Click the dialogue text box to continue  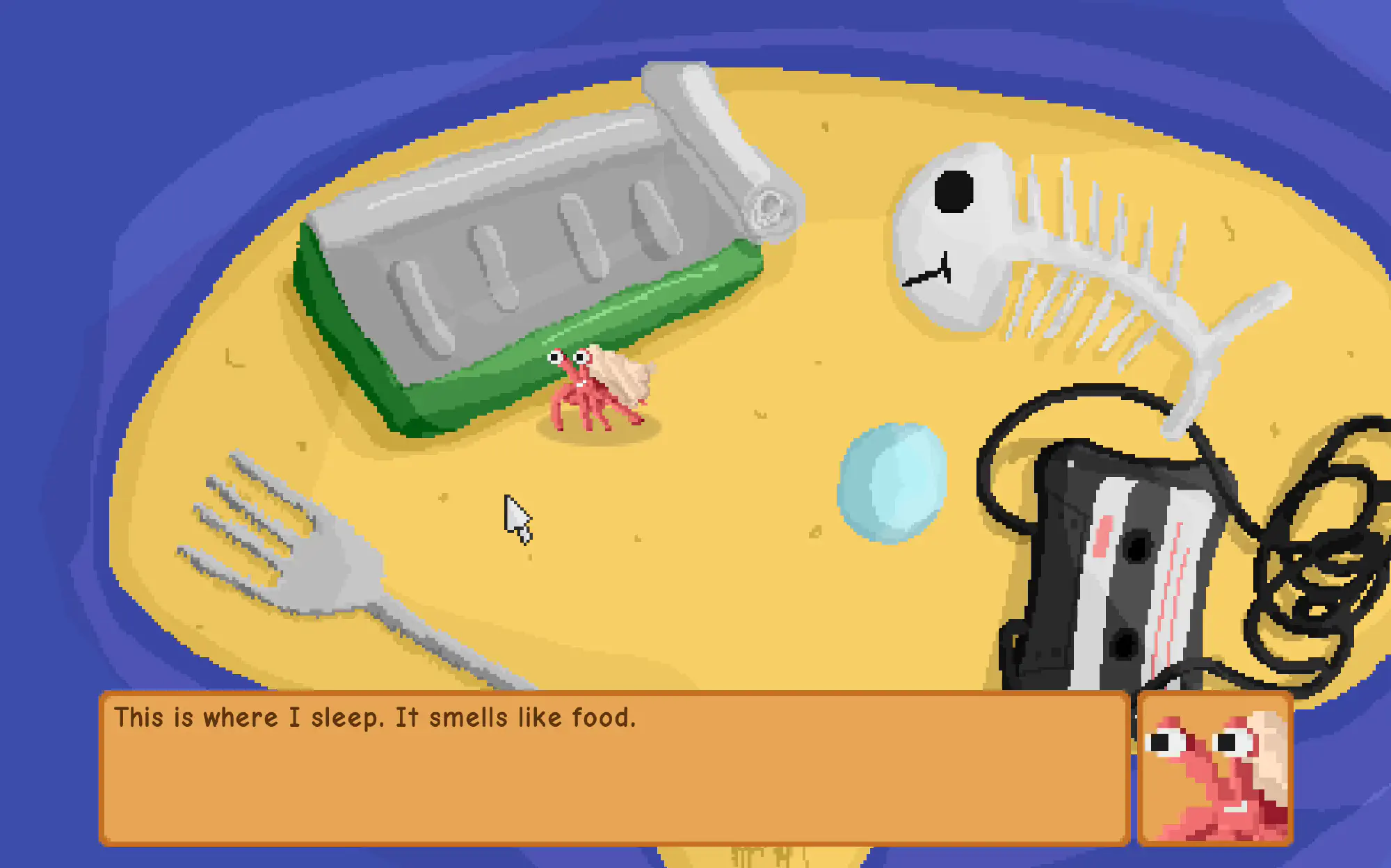614,768
